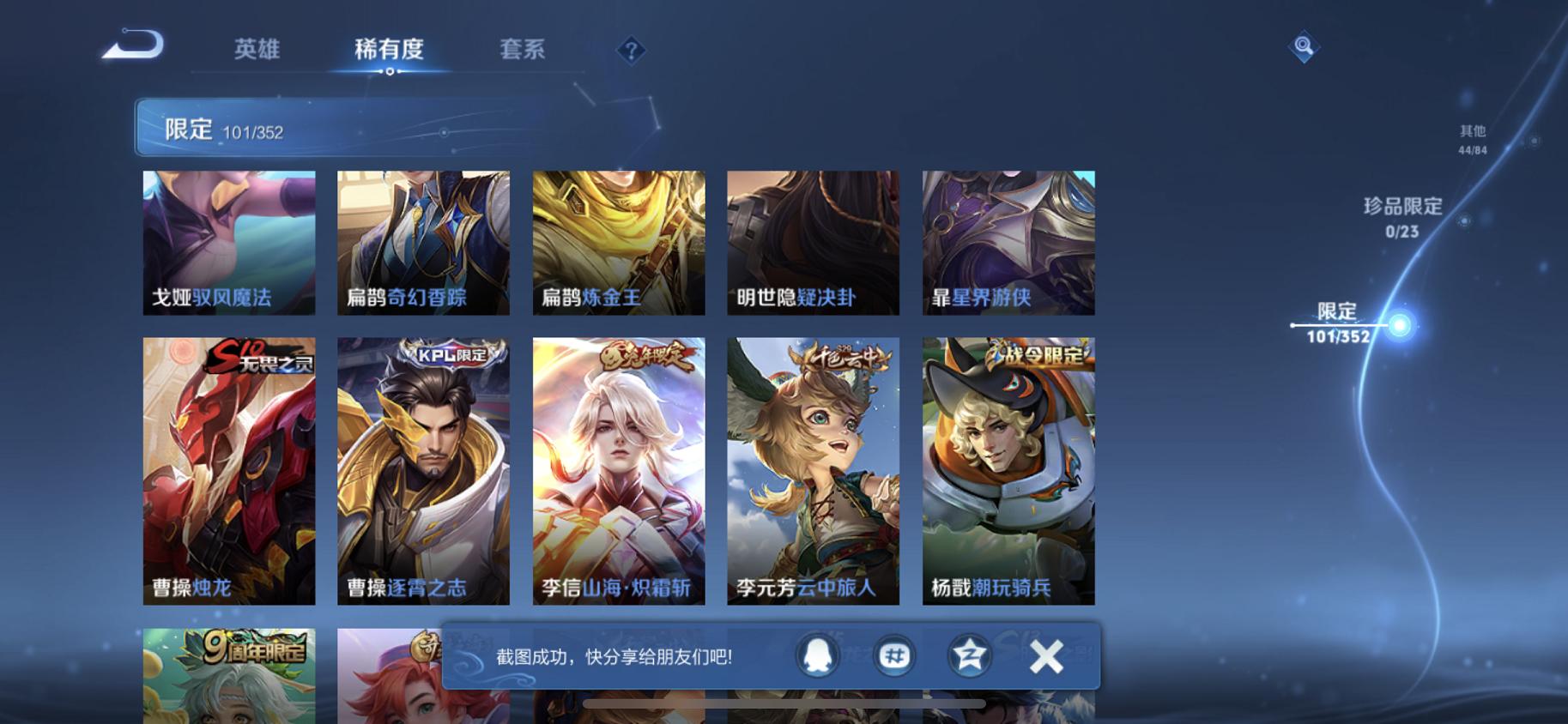View the 扁鹊炼金王 skin thumbnail
This screenshot has height=724, width=1568.
[619, 243]
